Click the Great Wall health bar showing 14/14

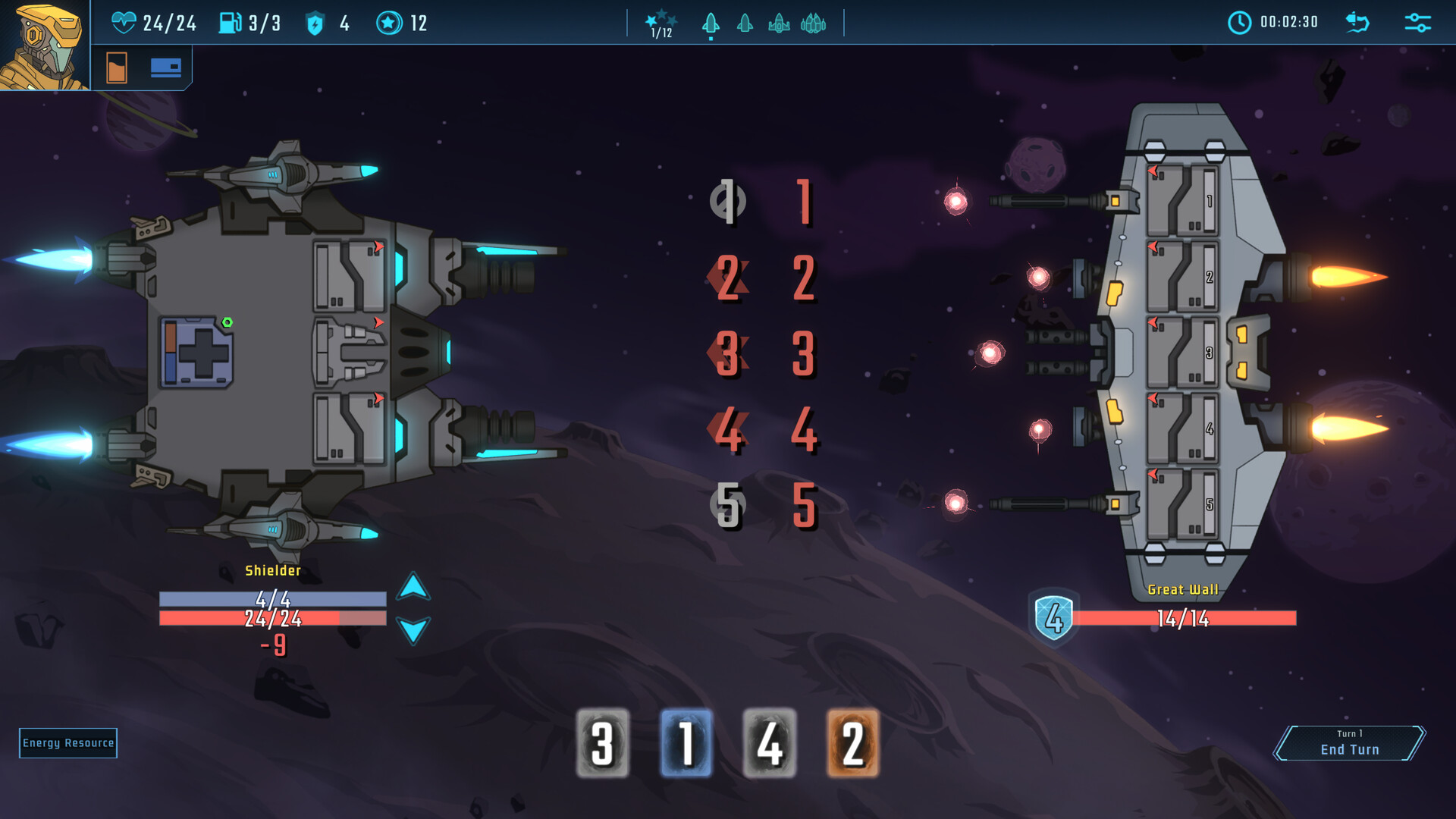pos(1183,618)
